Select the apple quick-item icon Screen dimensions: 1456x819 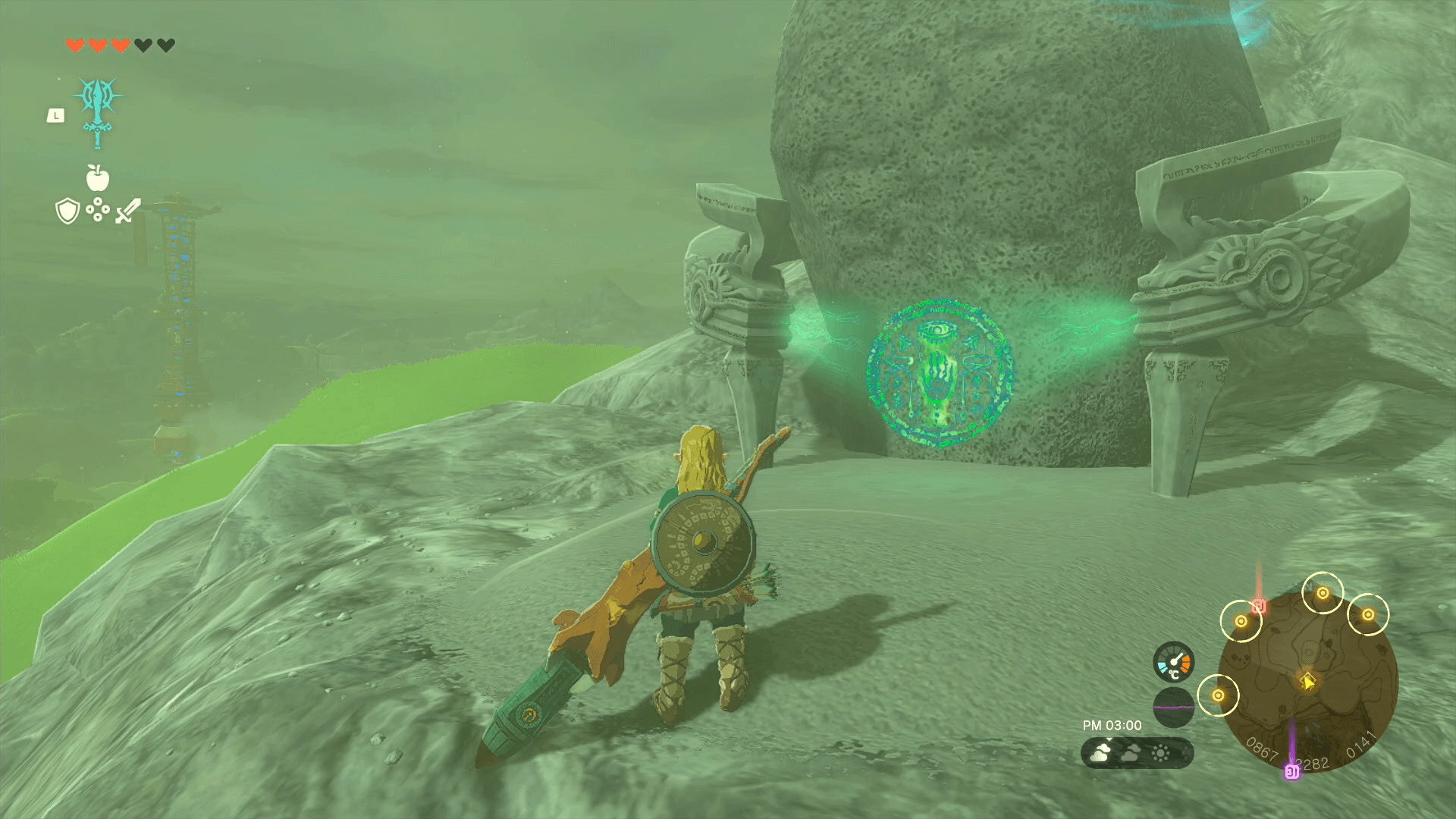point(98,178)
